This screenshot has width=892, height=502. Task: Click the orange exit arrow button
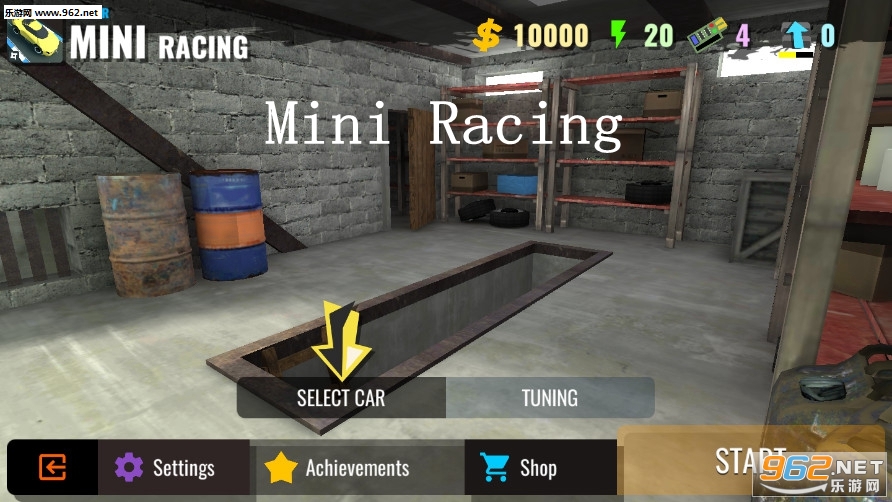point(52,467)
